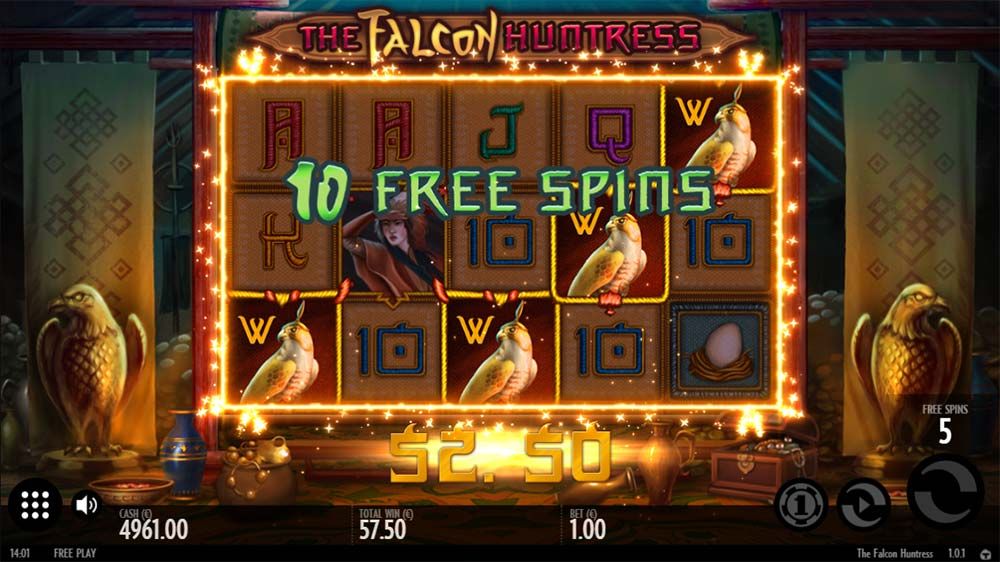Click the Thunderkick logo in the footer
This screenshot has height=562, width=1000.
coord(986,554)
